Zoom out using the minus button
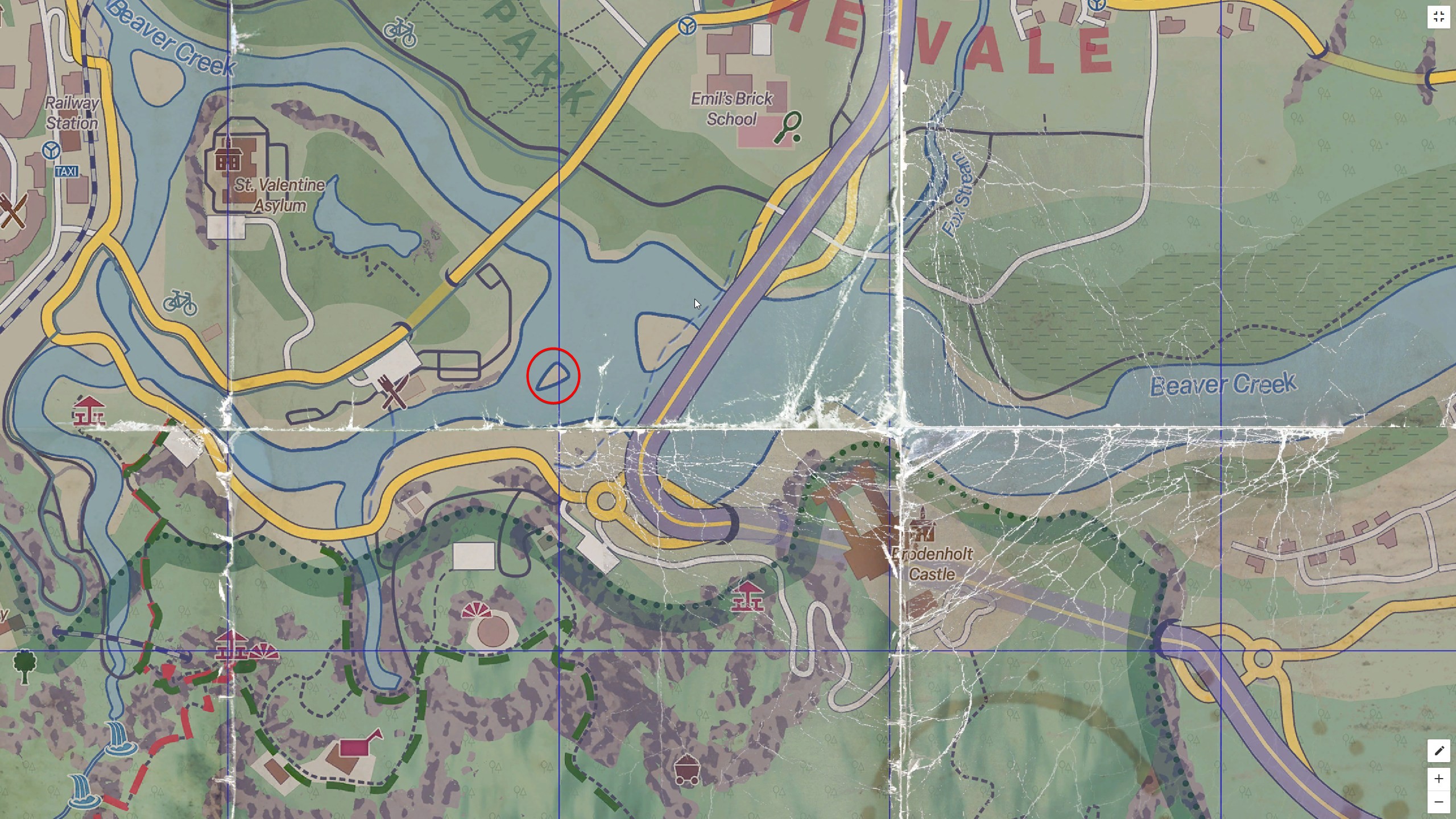This screenshot has height=819, width=1456. [1440, 801]
